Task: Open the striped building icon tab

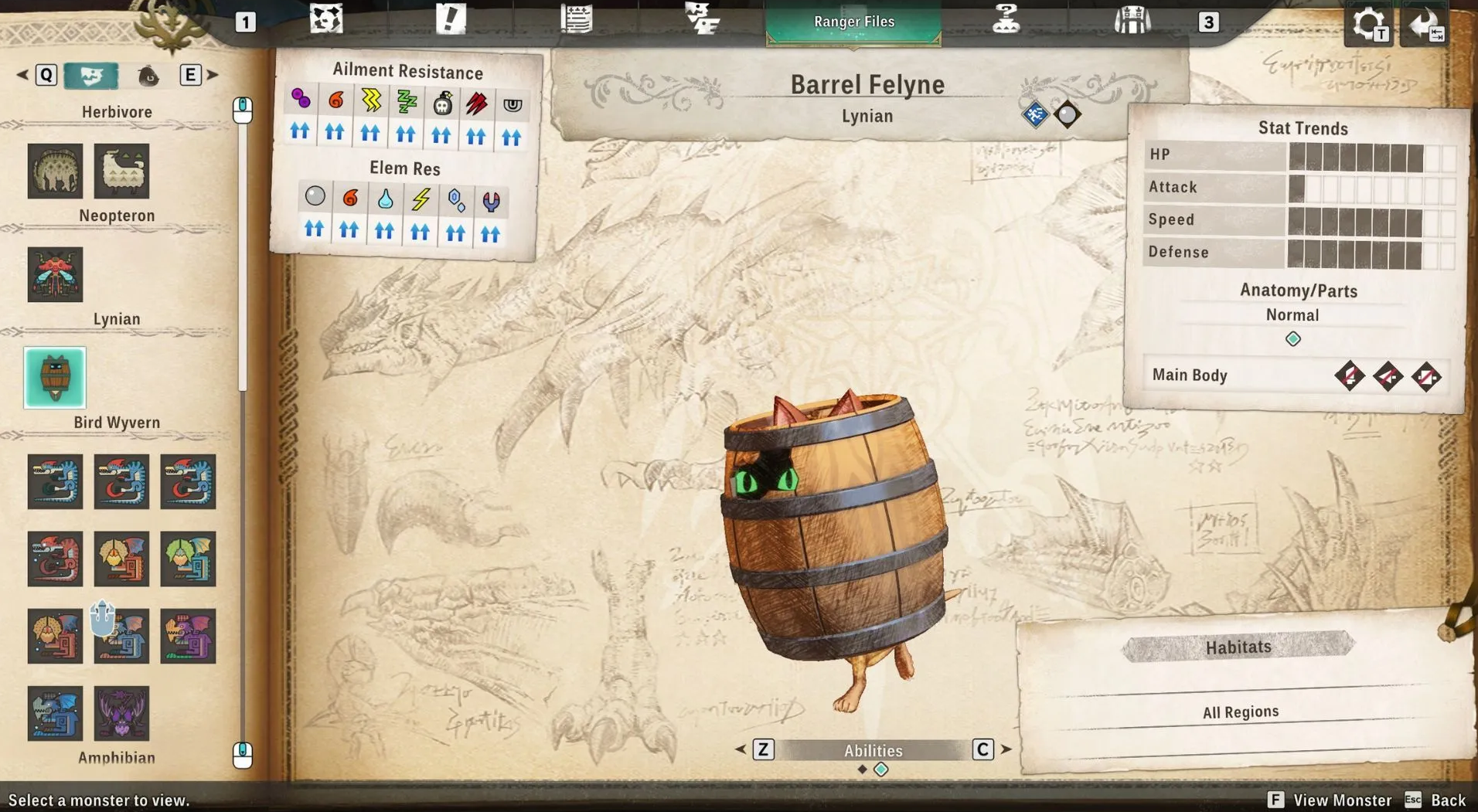Action: (x=1132, y=19)
